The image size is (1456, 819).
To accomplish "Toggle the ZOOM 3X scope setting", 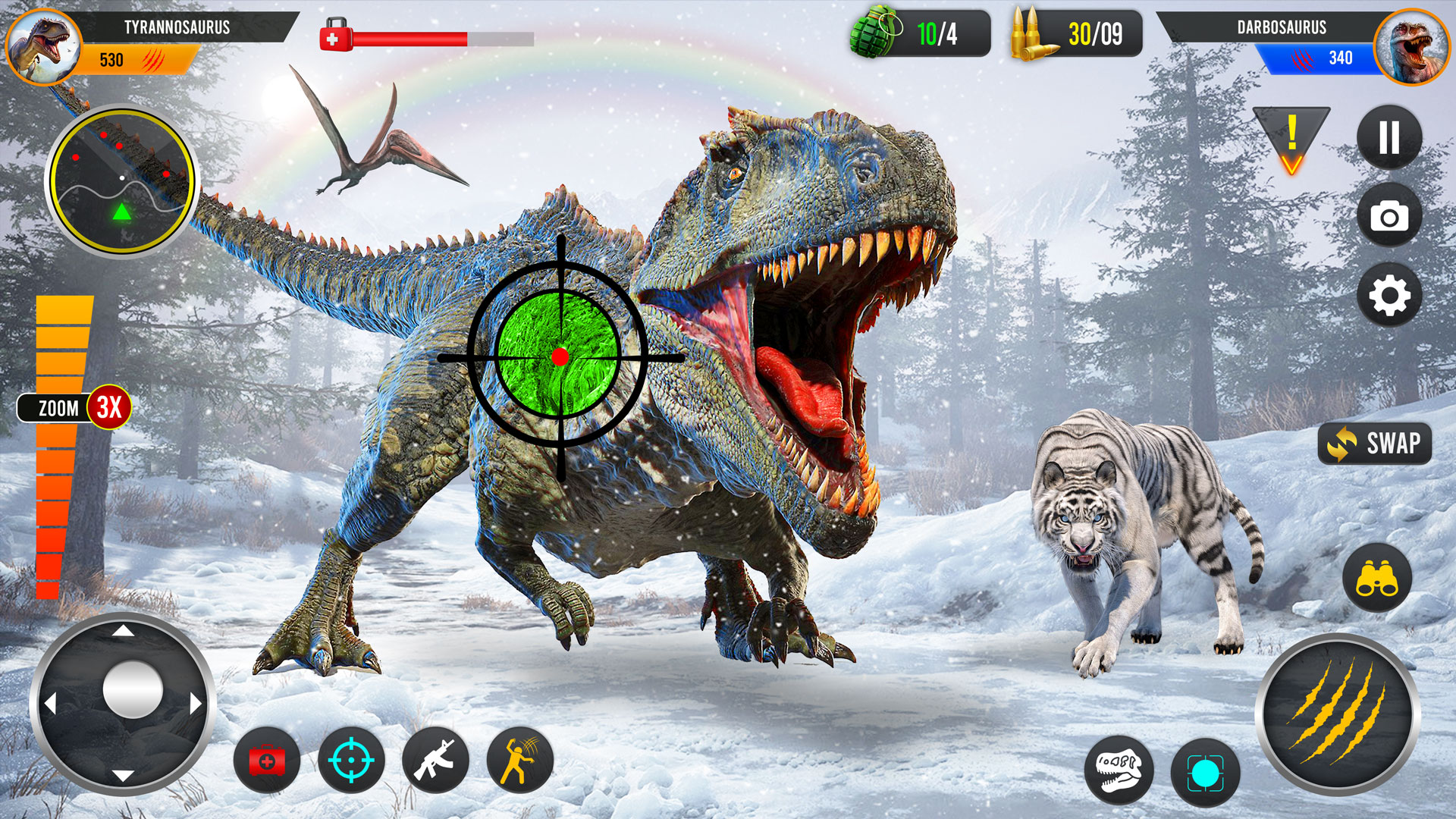I will click(x=72, y=408).
